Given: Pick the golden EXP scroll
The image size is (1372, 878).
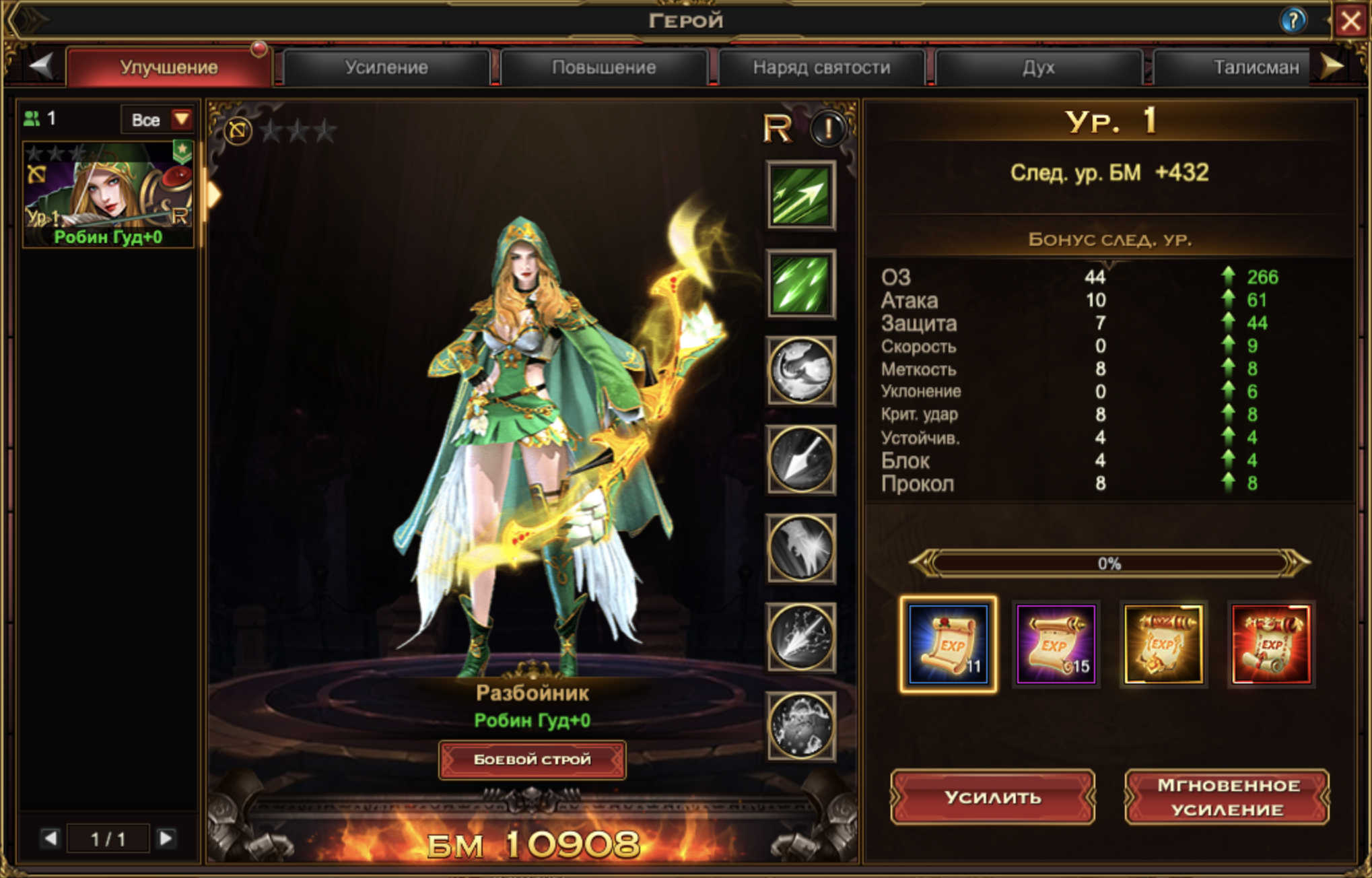Looking at the screenshot, I should [x=1163, y=644].
